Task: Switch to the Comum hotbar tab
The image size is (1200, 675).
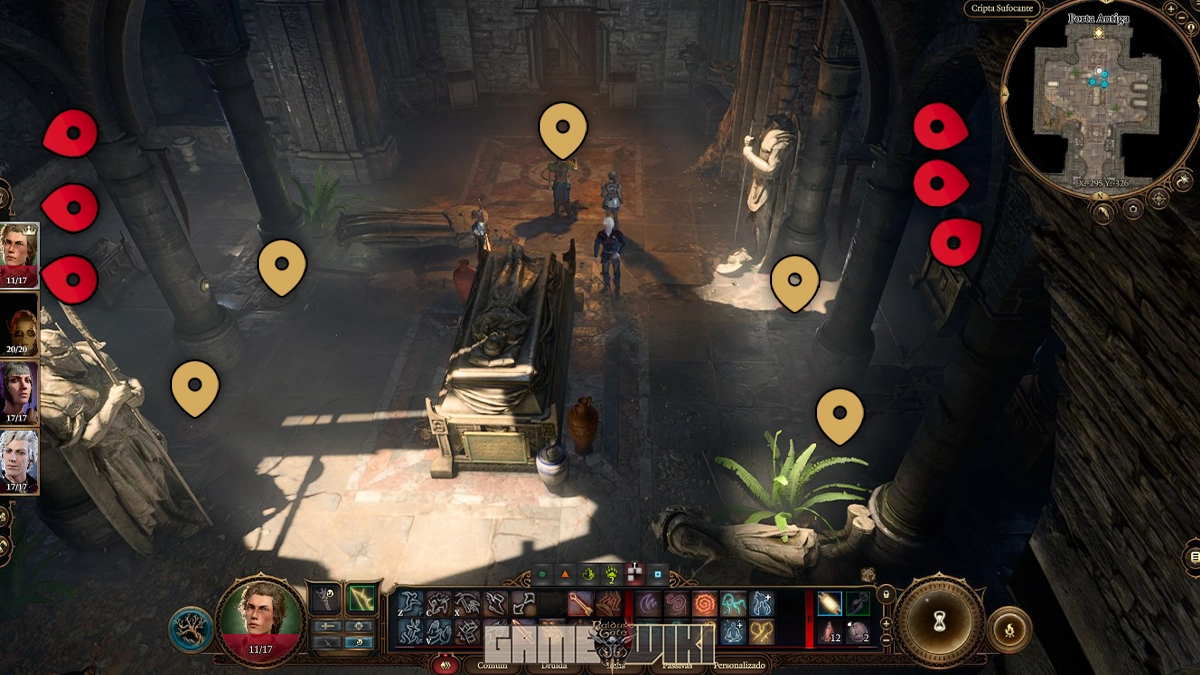Action: point(492,665)
